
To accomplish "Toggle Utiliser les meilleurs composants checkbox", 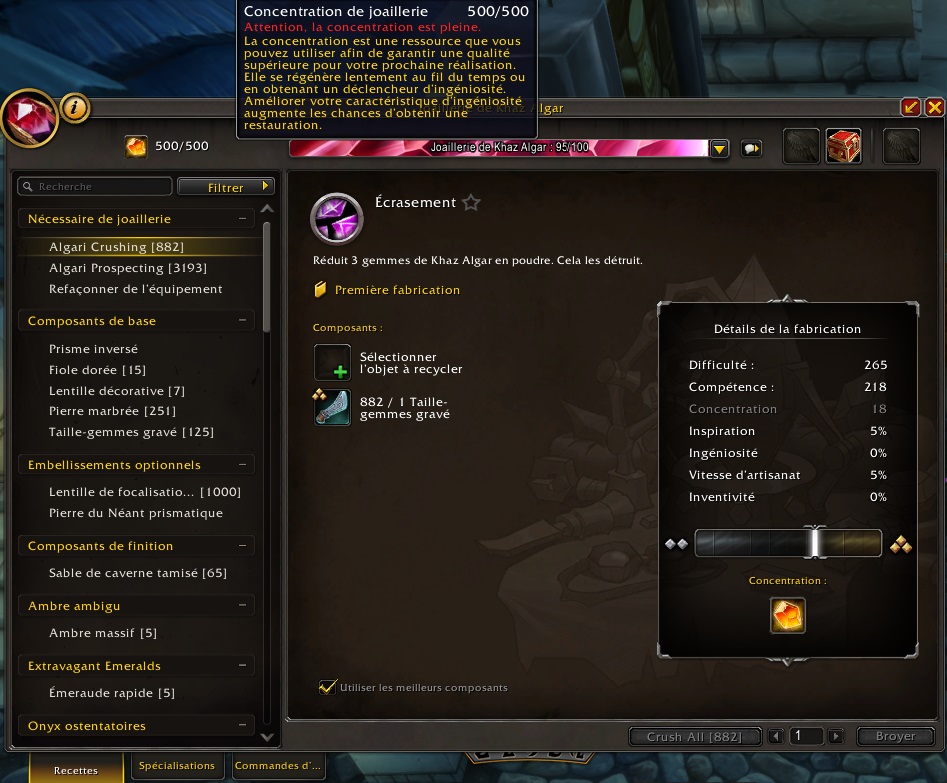I will point(326,687).
